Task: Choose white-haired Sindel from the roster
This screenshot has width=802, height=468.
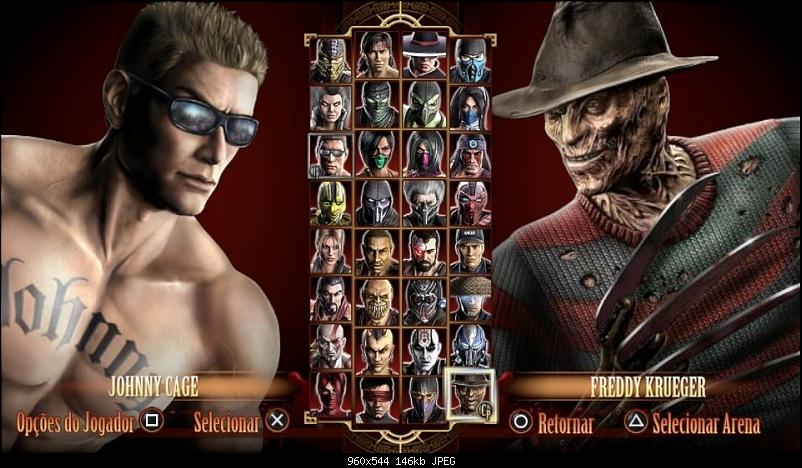Action: [330, 107]
